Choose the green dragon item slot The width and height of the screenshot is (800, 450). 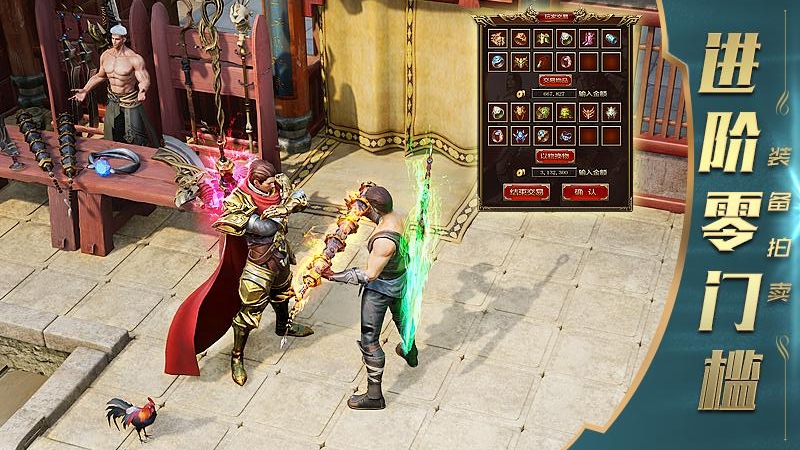point(543,112)
